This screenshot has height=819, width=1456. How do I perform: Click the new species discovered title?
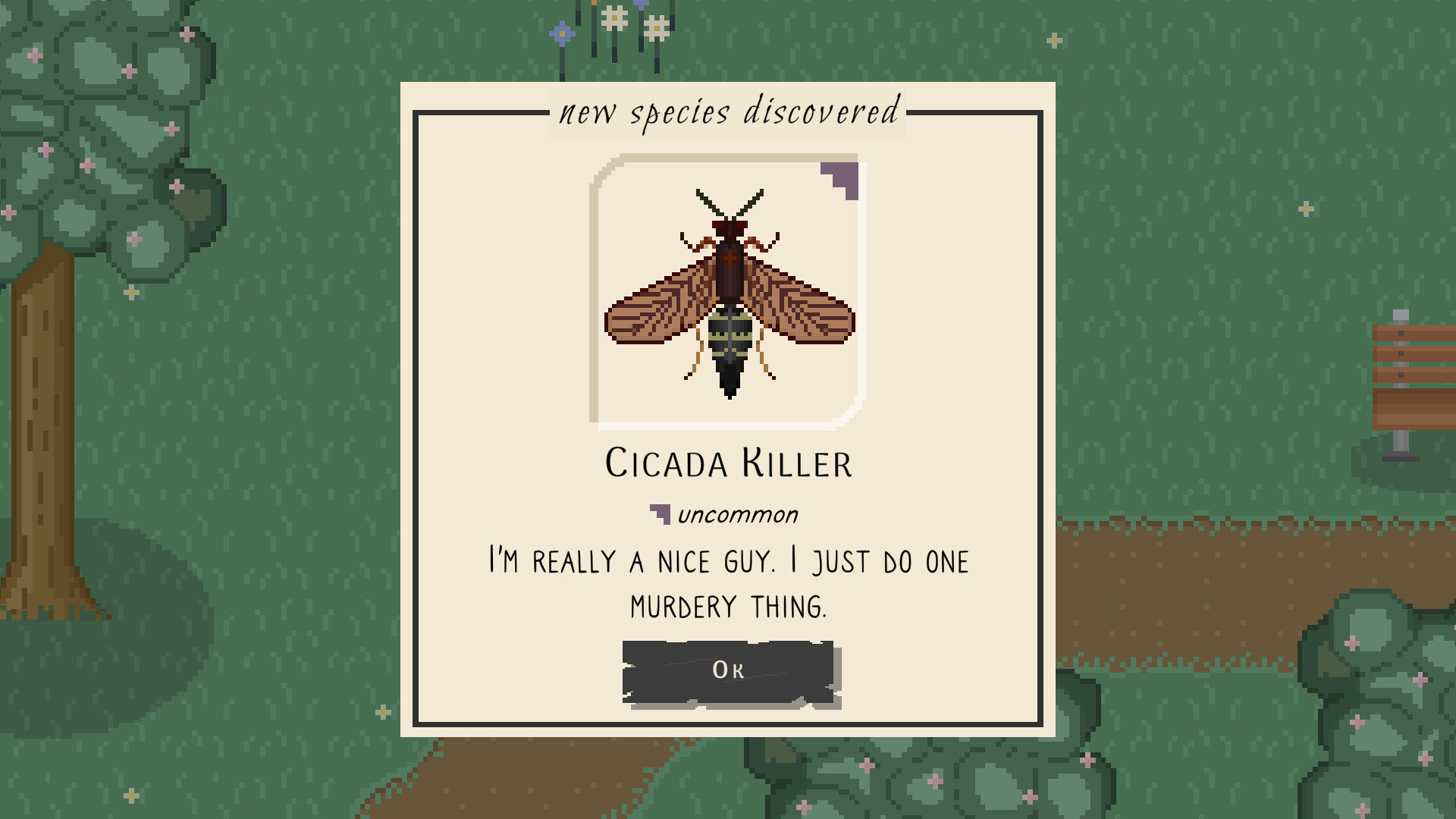point(726,114)
